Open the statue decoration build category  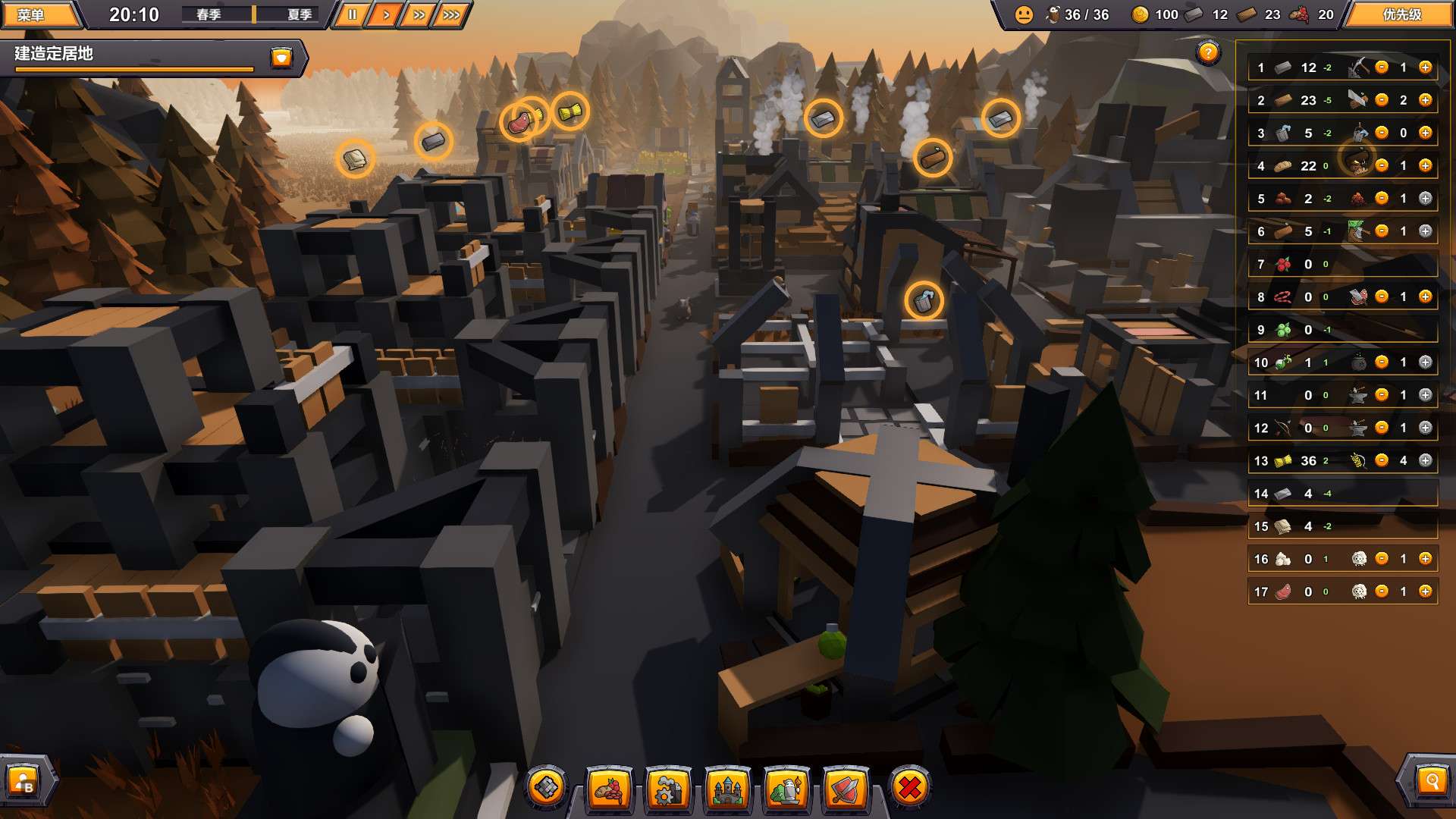pos(786,789)
